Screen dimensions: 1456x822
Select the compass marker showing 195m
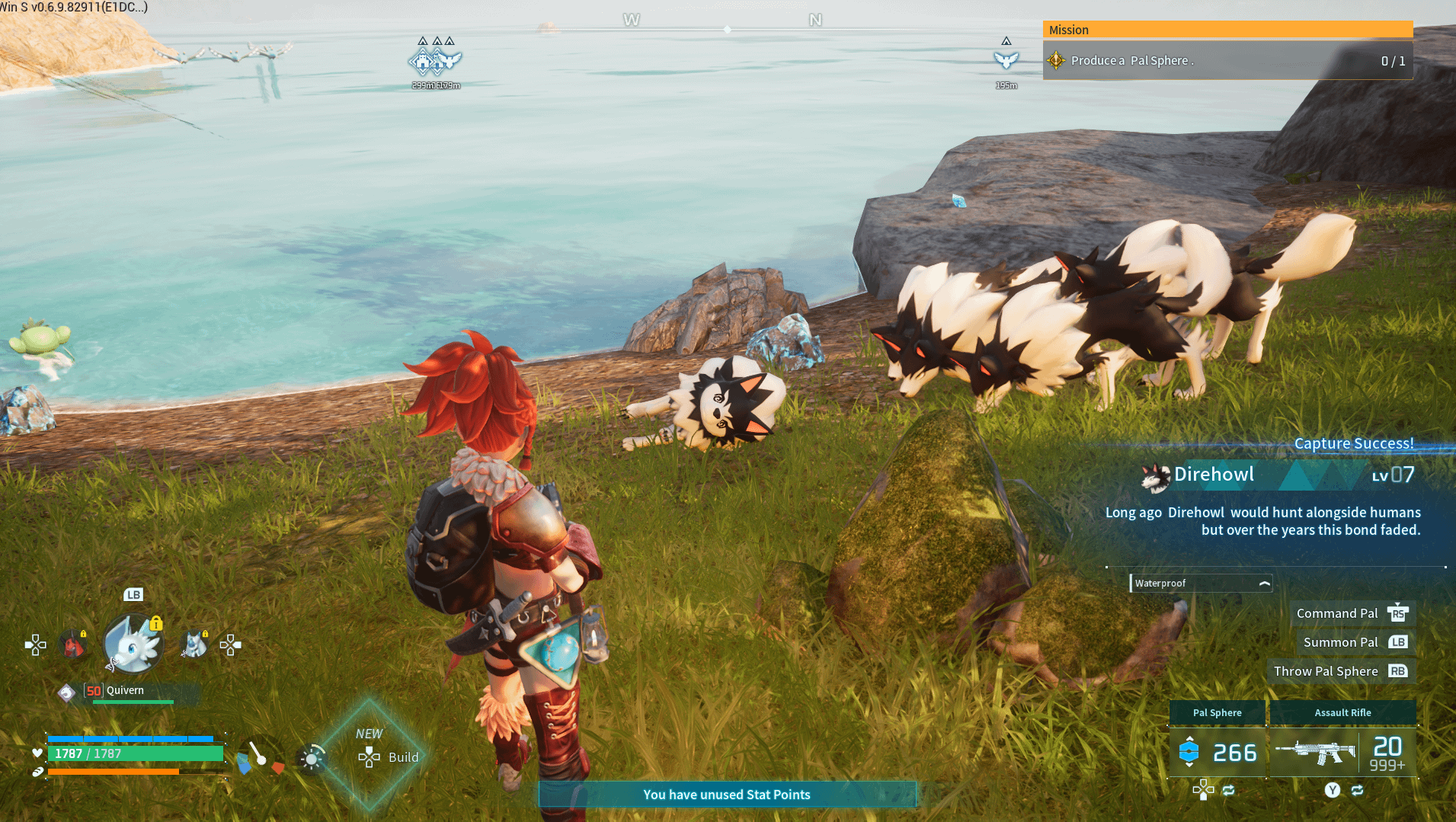coord(1006,61)
